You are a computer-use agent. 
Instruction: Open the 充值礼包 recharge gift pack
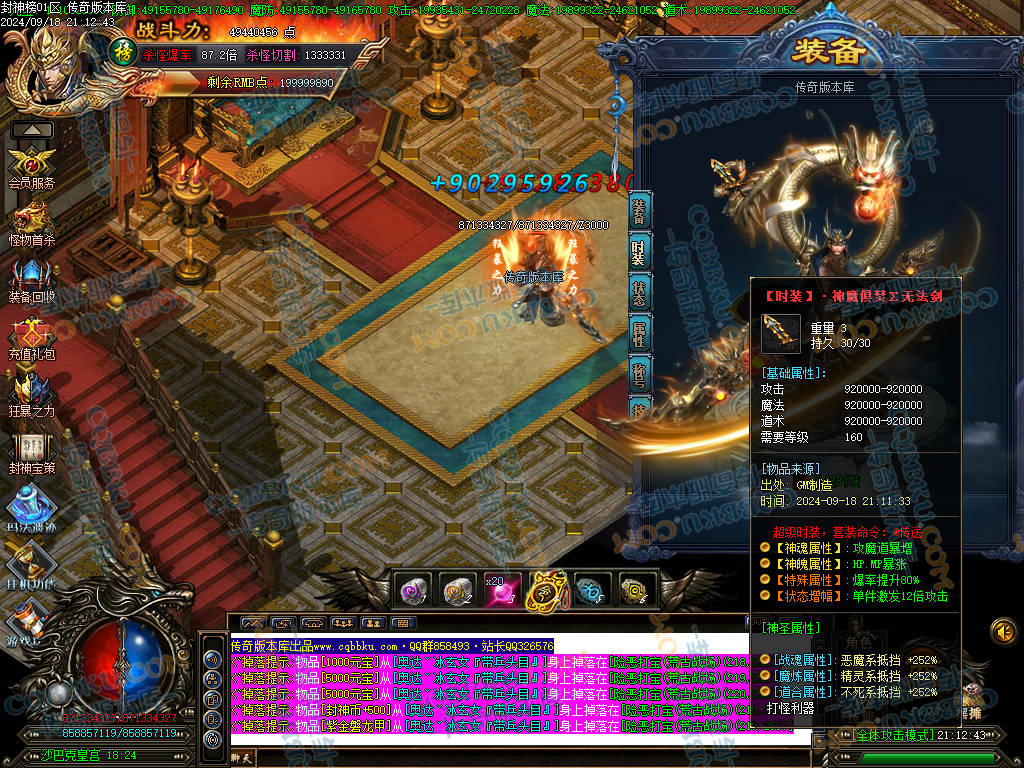31,336
